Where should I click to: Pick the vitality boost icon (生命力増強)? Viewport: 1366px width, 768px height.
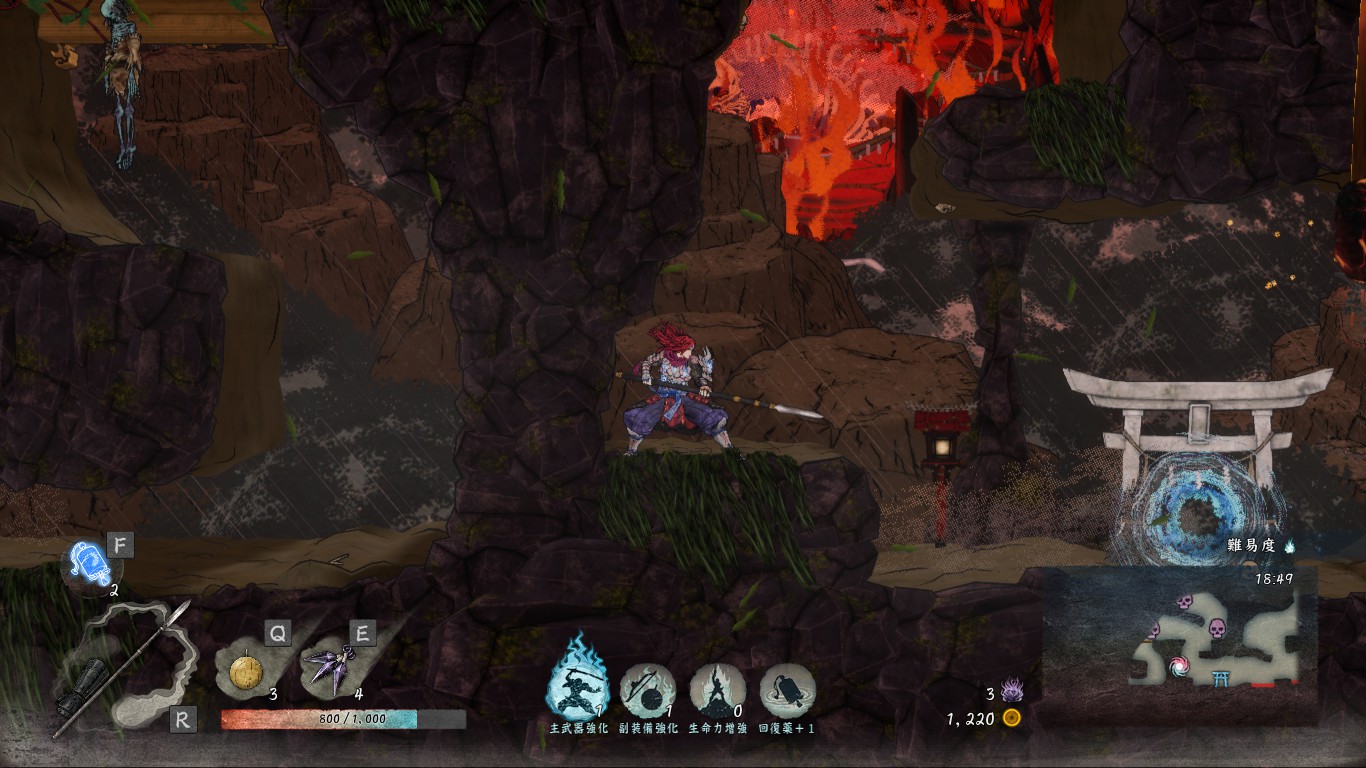pos(717,690)
